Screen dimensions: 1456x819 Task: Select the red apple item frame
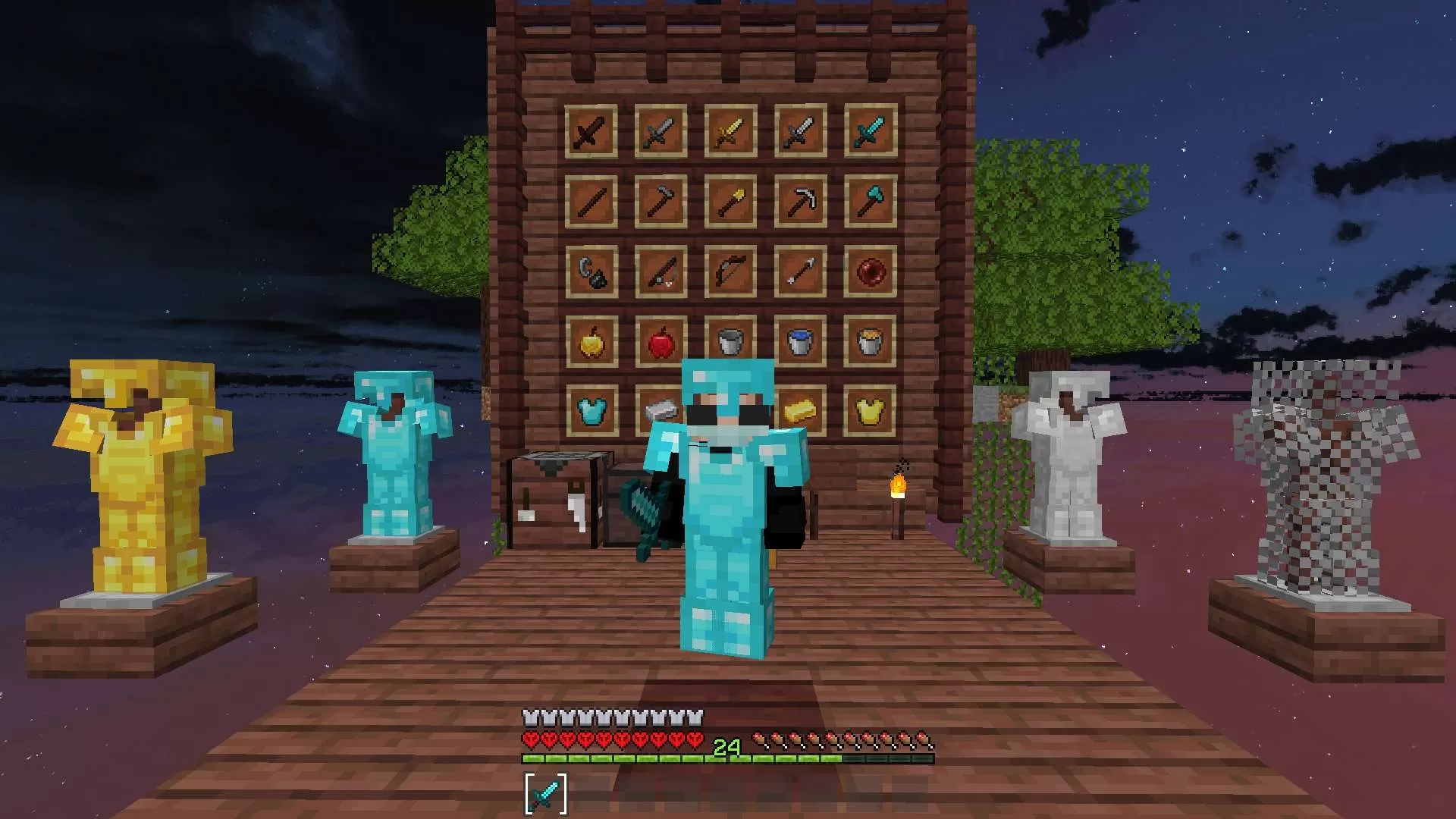660,341
